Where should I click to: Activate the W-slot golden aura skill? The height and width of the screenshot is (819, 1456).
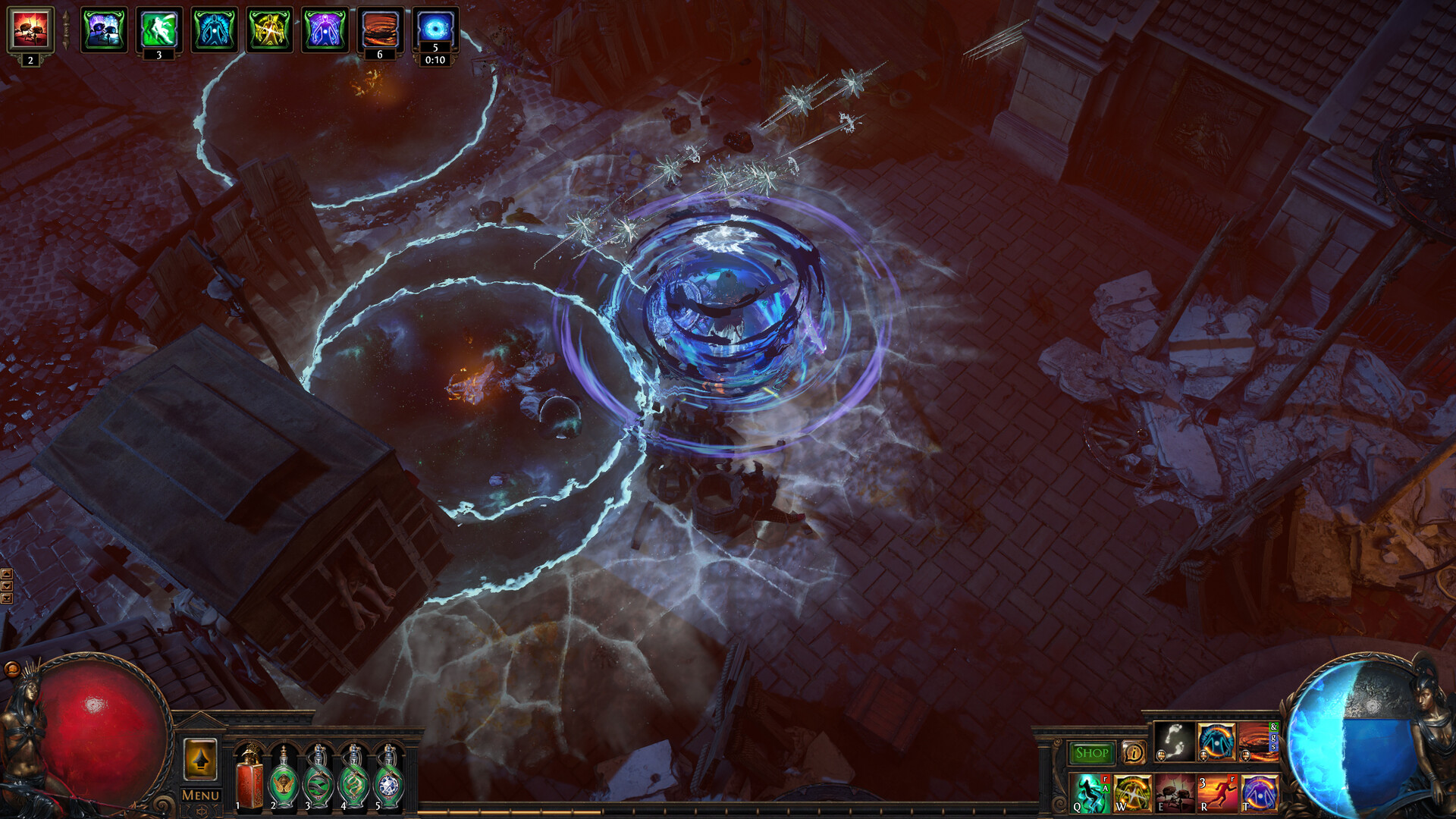1131,792
